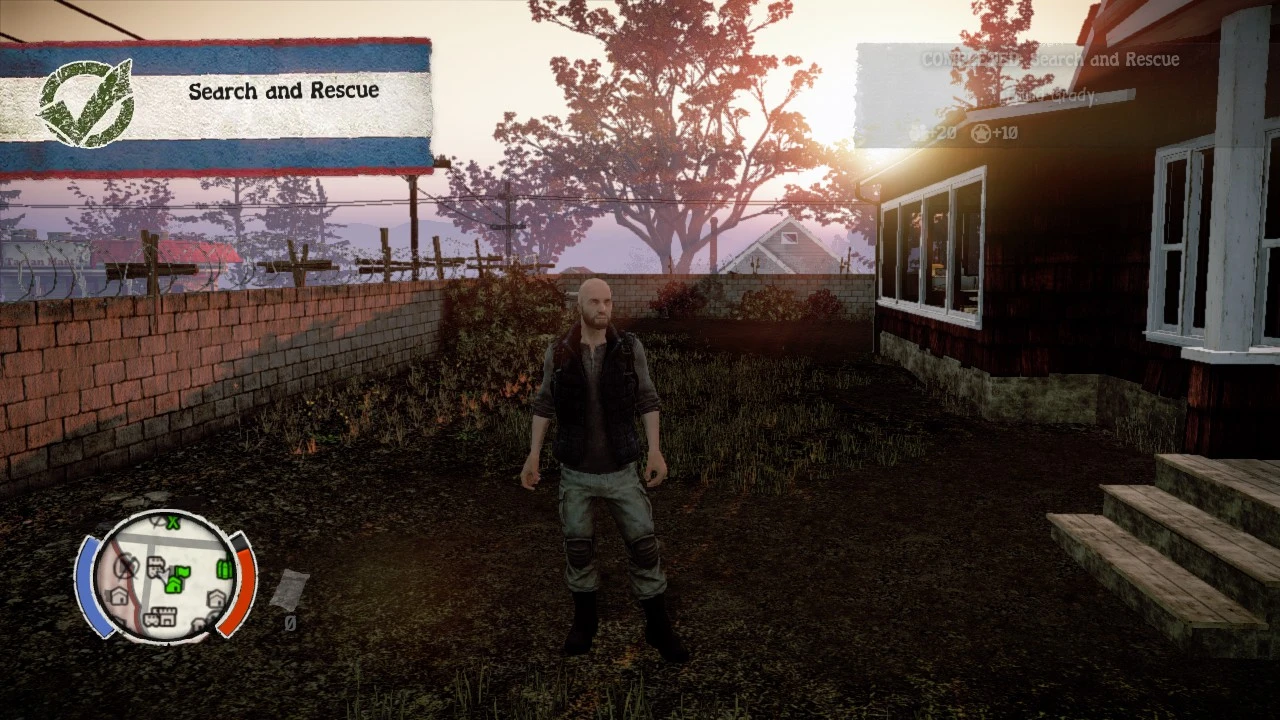The height and width of the screenshot is (720, 1280).
Task: Select the zero ammo counter near minimap
Action: 291,622
